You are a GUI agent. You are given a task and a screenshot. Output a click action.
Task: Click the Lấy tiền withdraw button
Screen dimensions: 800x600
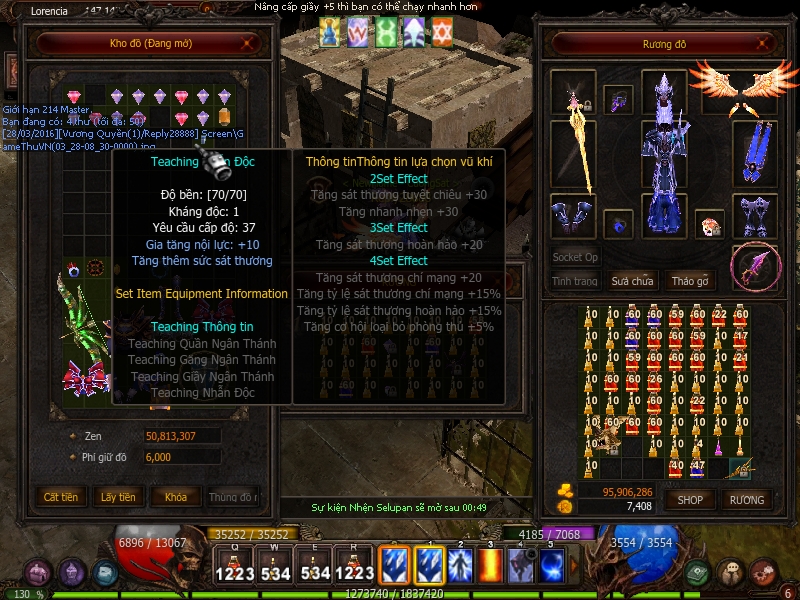pyautogui.click(x=118, y=497)
